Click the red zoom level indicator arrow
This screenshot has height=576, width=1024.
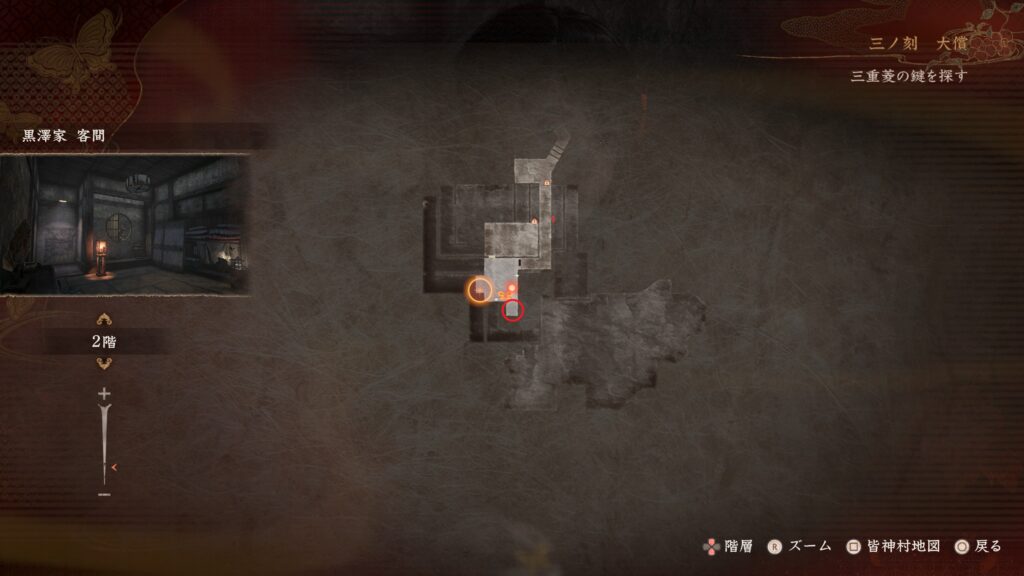point(115,467)
